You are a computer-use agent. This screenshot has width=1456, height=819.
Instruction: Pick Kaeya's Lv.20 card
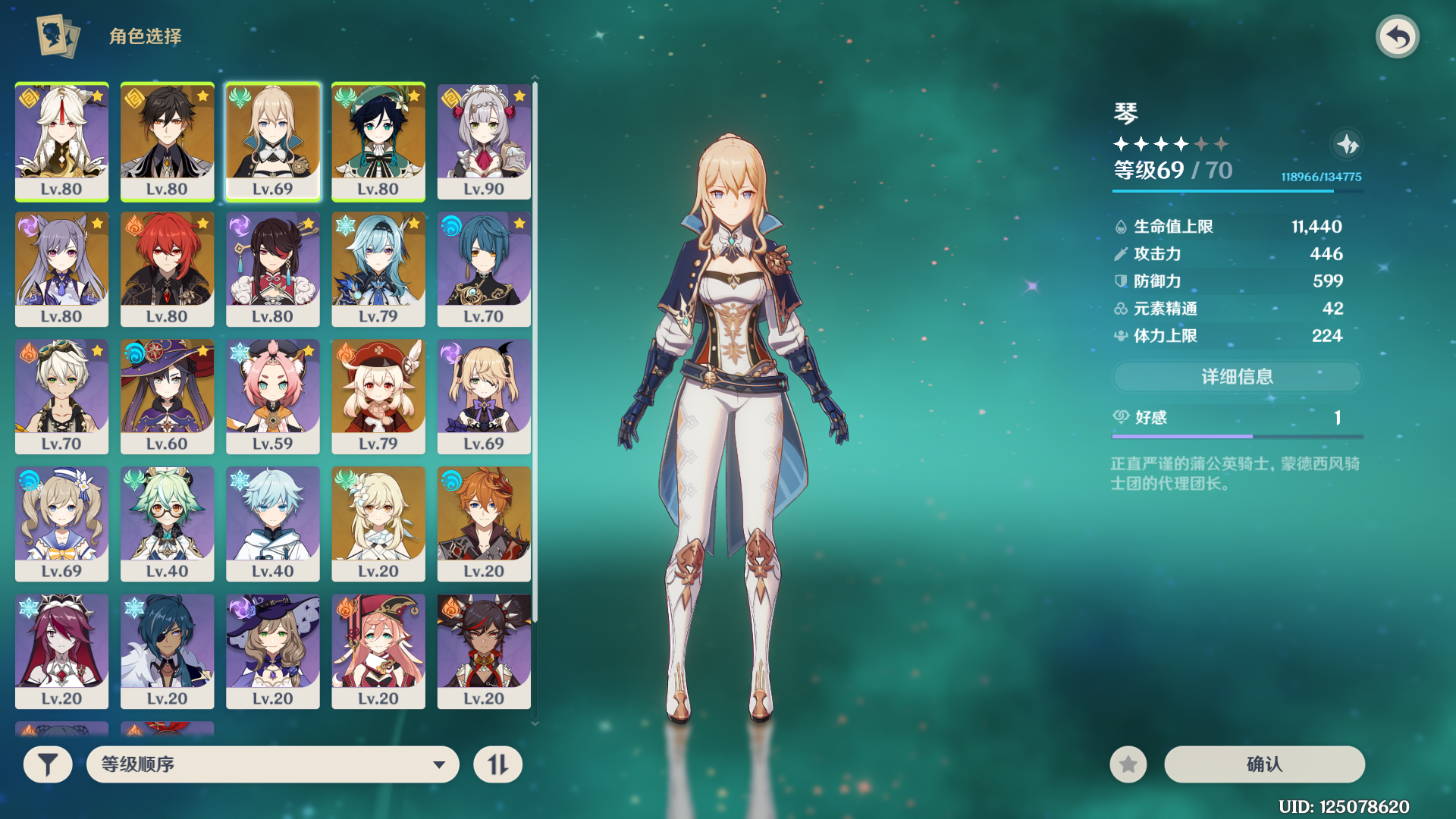coord(167,651)
